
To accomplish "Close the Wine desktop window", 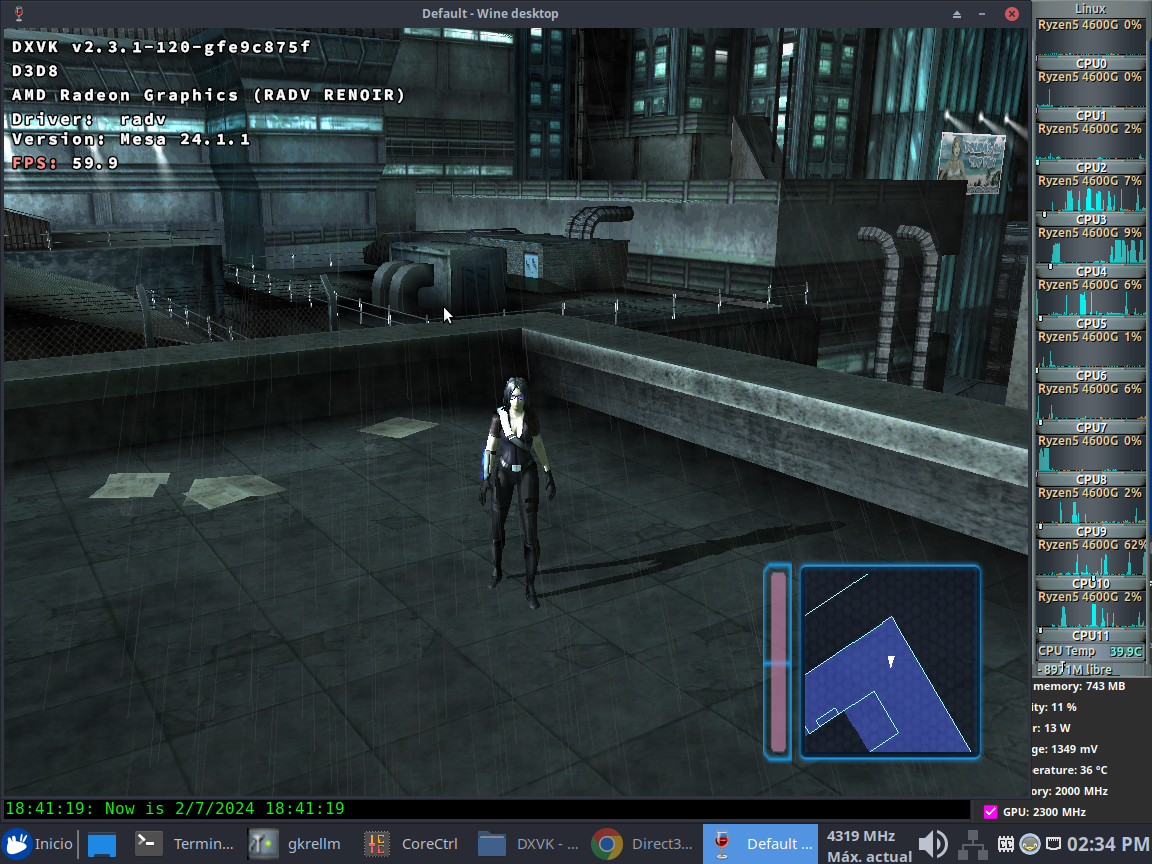I will (x=1013, y=14).
